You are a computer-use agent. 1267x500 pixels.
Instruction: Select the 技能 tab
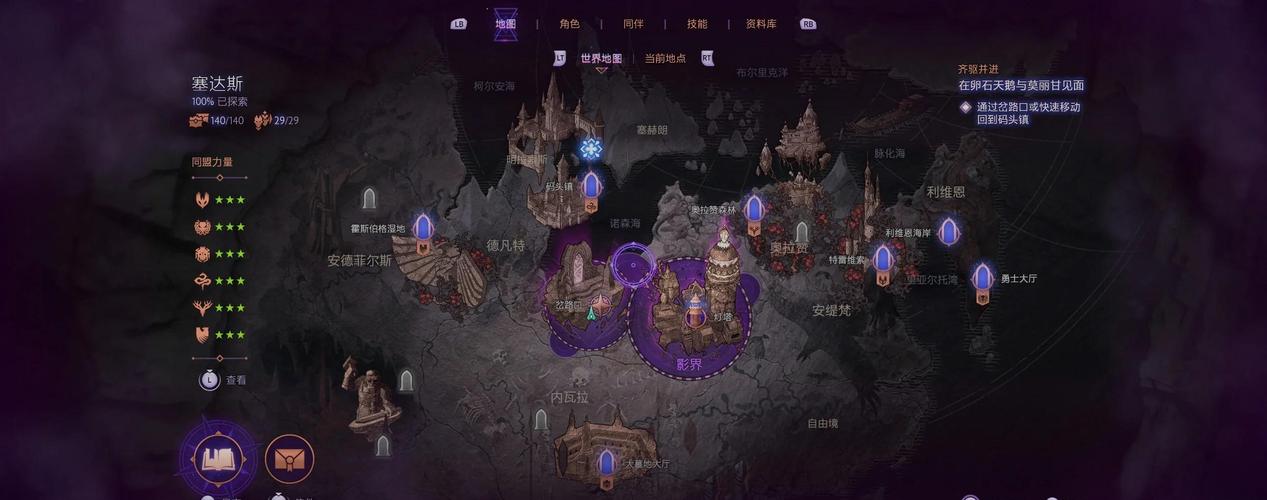coord(697,24)
